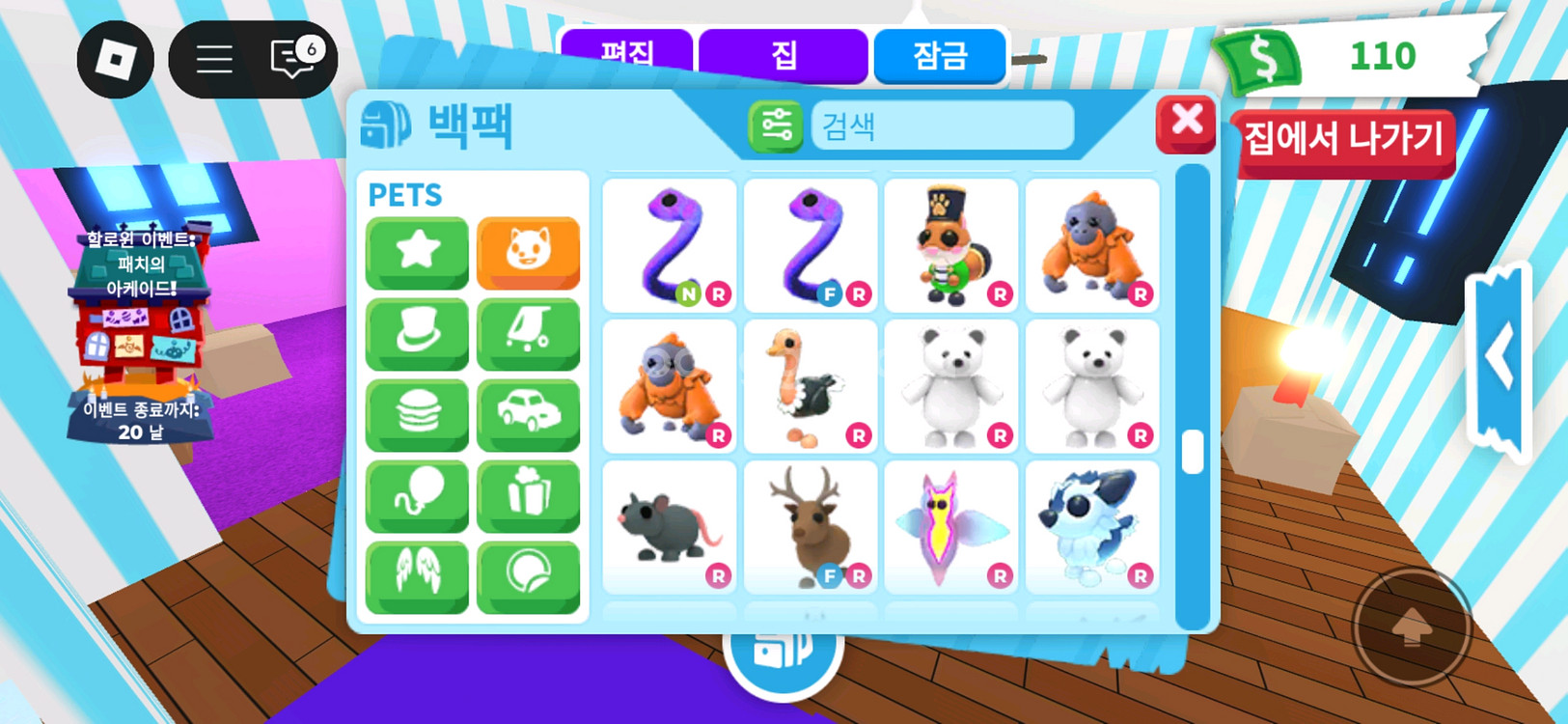Open the backpack filter options
This screenshot has width=1568, height=724.
tap(776, 126)
